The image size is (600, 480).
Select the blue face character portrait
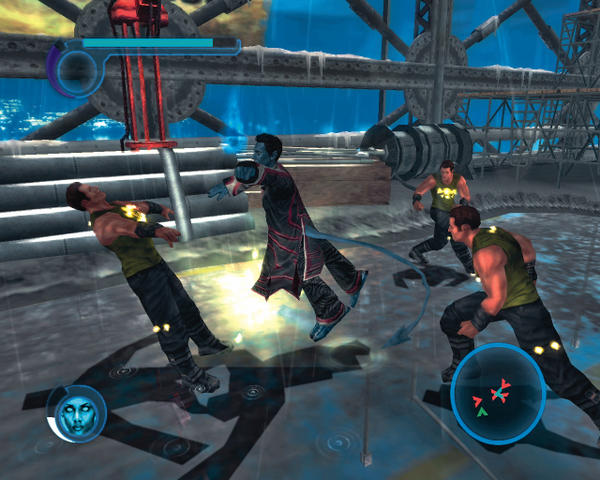pyautogui.click(x=76, y=414)
